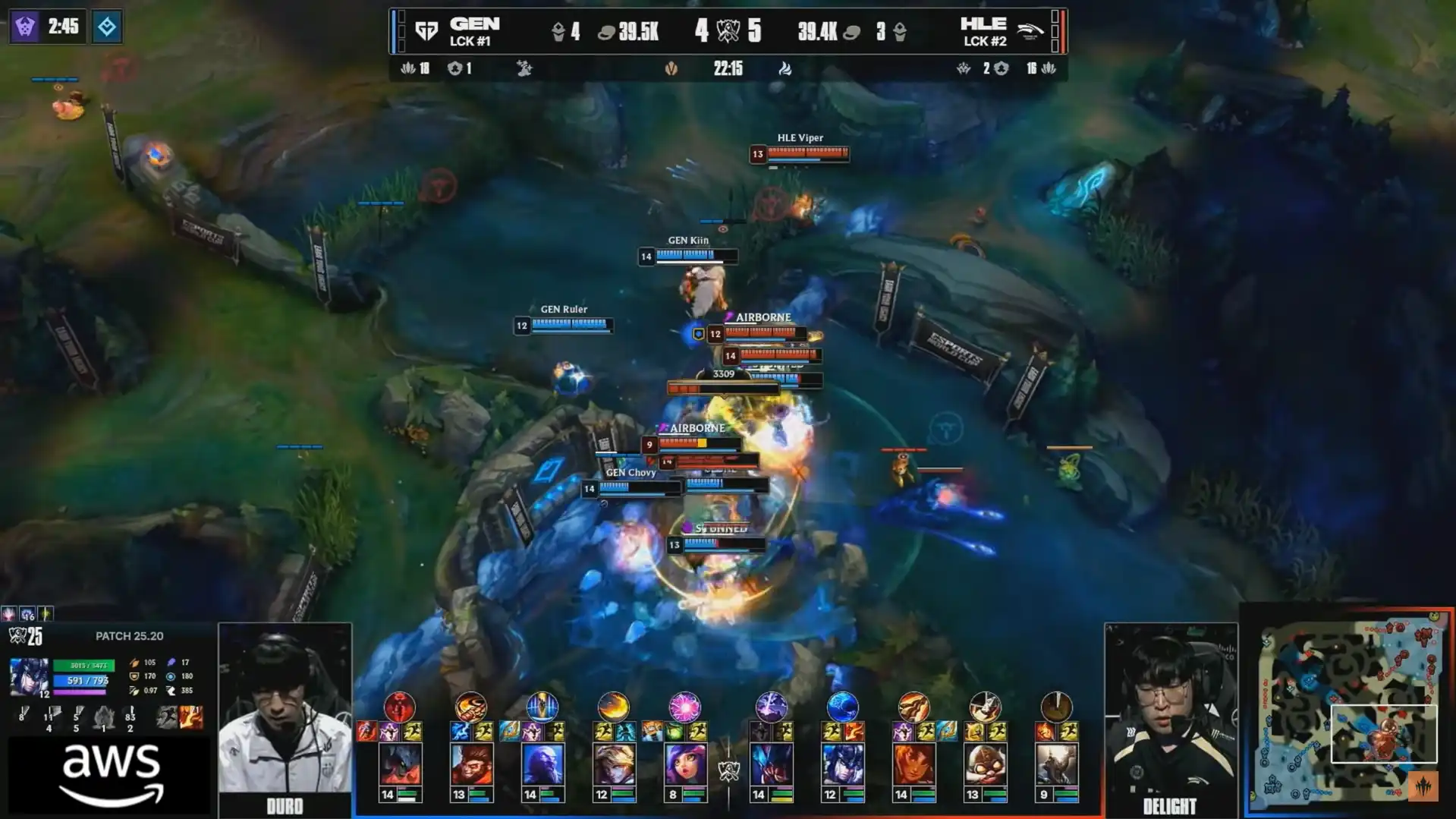The height and width of the screenshot is (819, 1456).
Task: Choose Wukong's portrait in the champion bar
Action: [x=470, y=764]
